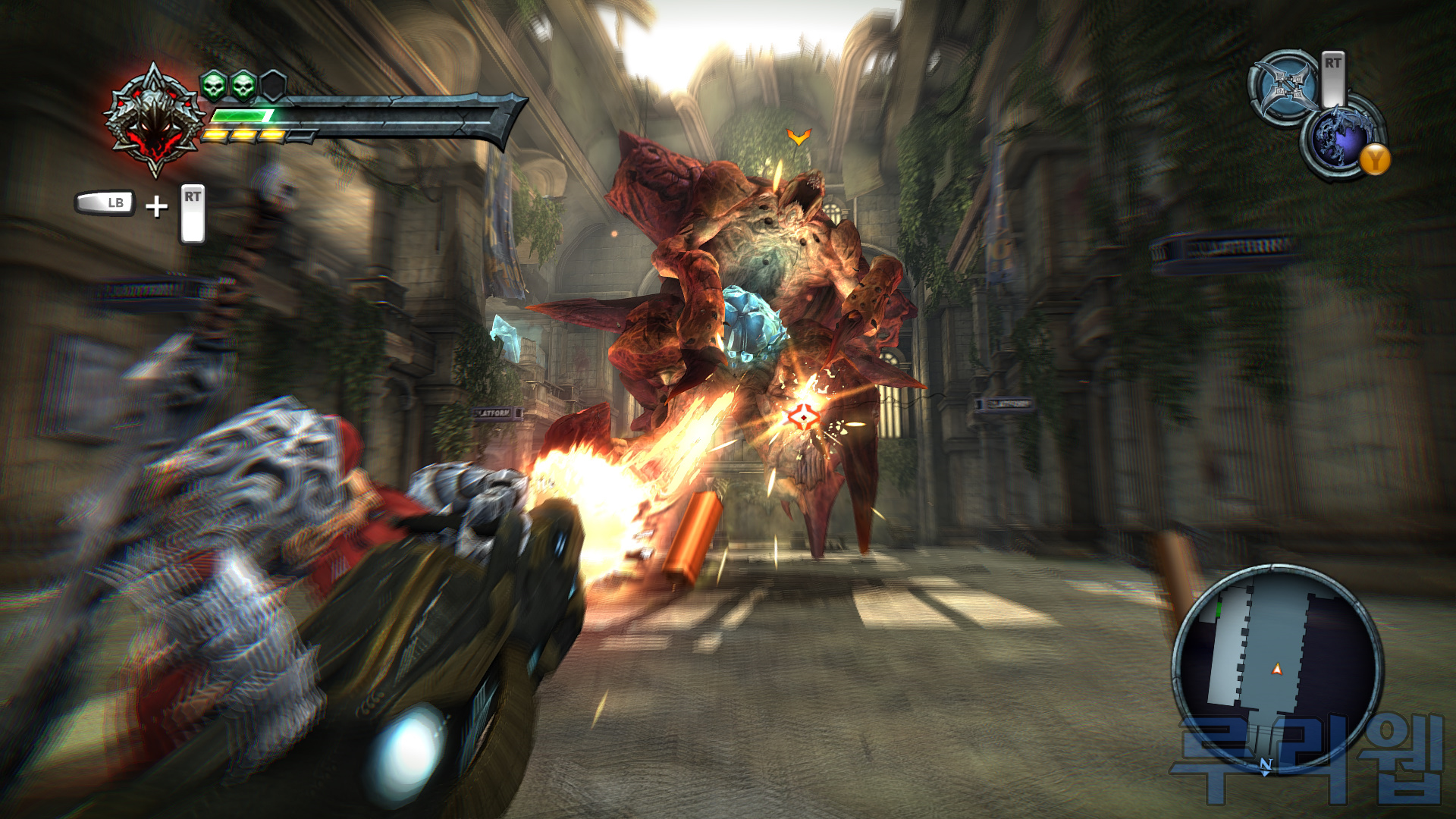The height and width of the screenshot is (819, 1456).
Task: Open the circular minimap
Action: click(x=1277, y=667)
